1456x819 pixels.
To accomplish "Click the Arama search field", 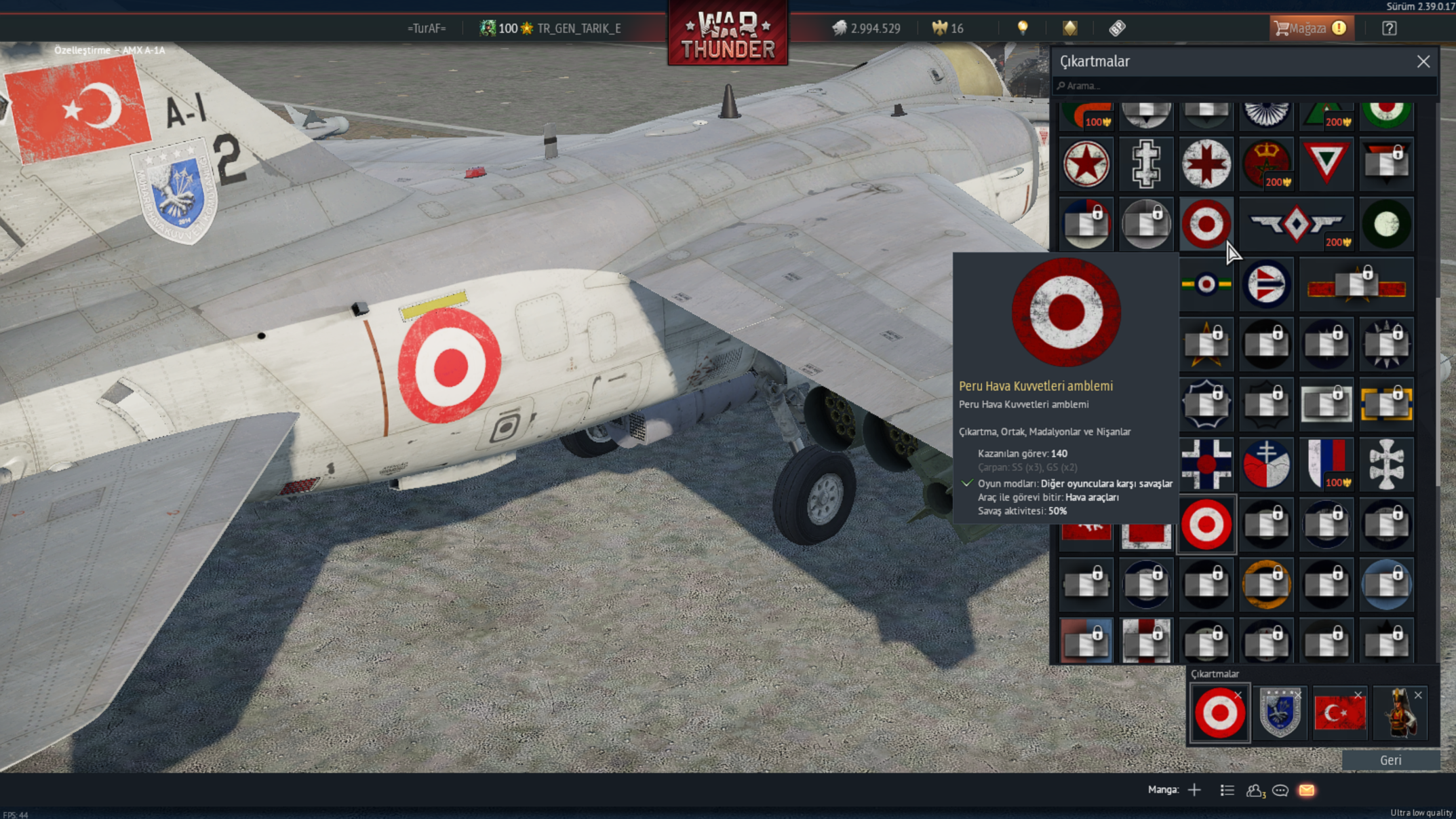I will 1244,86.
